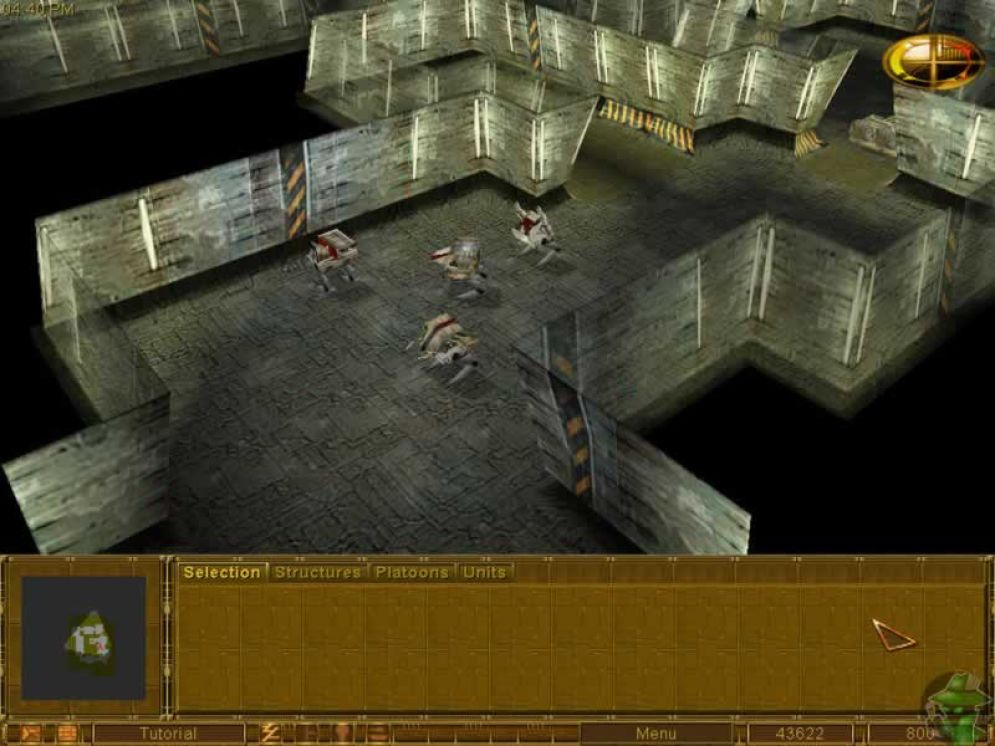Switch to the Selection tab
The height and width of the screenshot is (746, 995).
221,572
